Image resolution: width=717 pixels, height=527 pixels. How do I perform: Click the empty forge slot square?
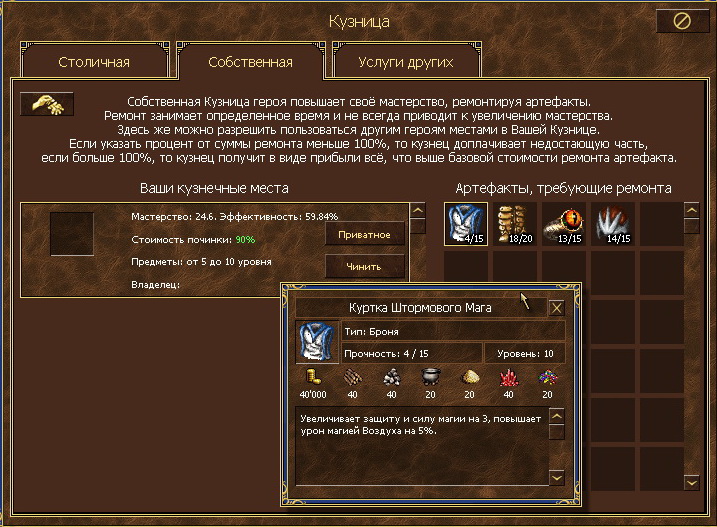pyautogui.click(x=72, y=233)
